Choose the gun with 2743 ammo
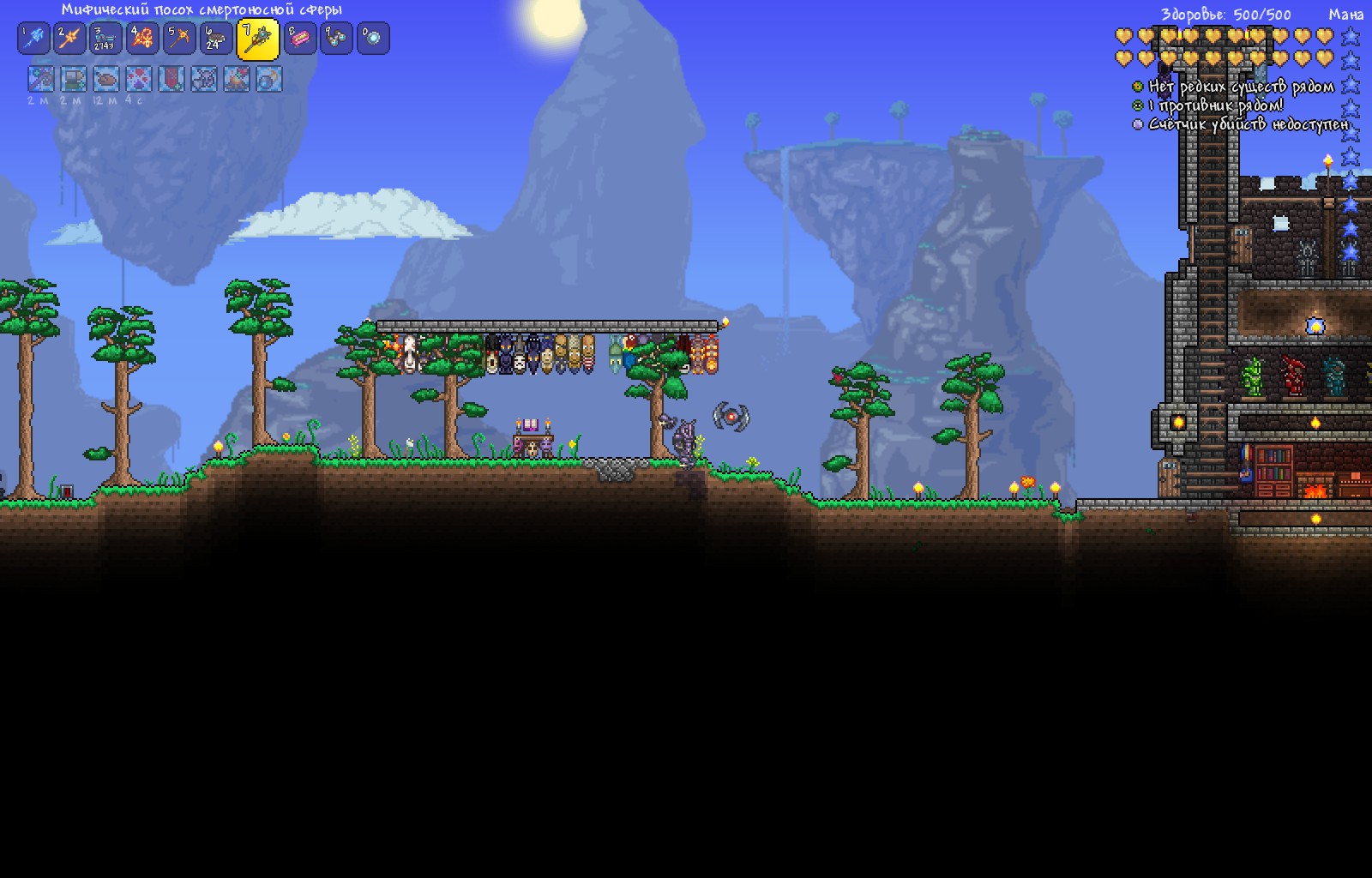Viewport: 1372px width, 878px height. (106, 39)
